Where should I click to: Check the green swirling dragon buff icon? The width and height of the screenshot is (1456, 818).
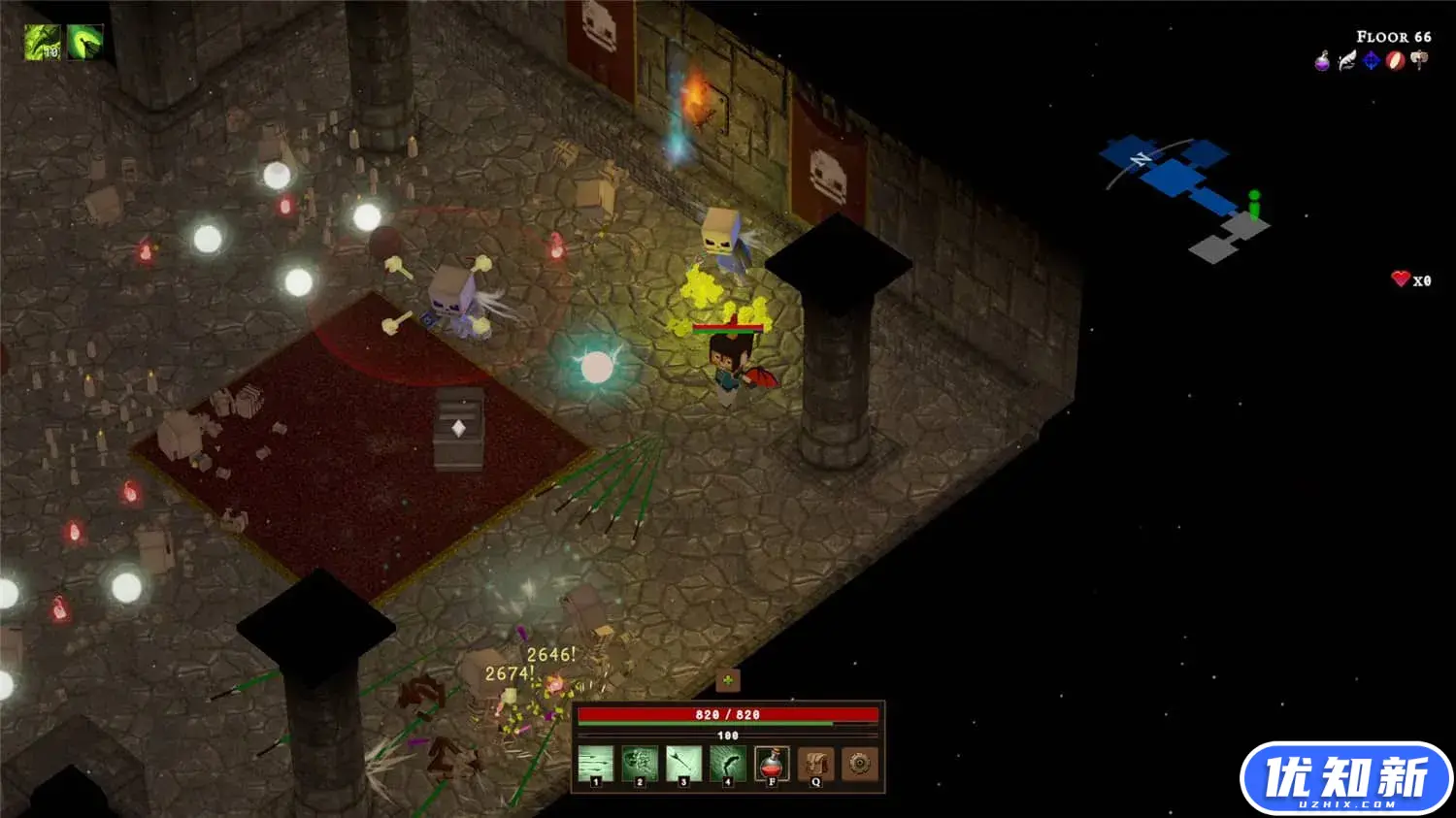click(85, 42)
